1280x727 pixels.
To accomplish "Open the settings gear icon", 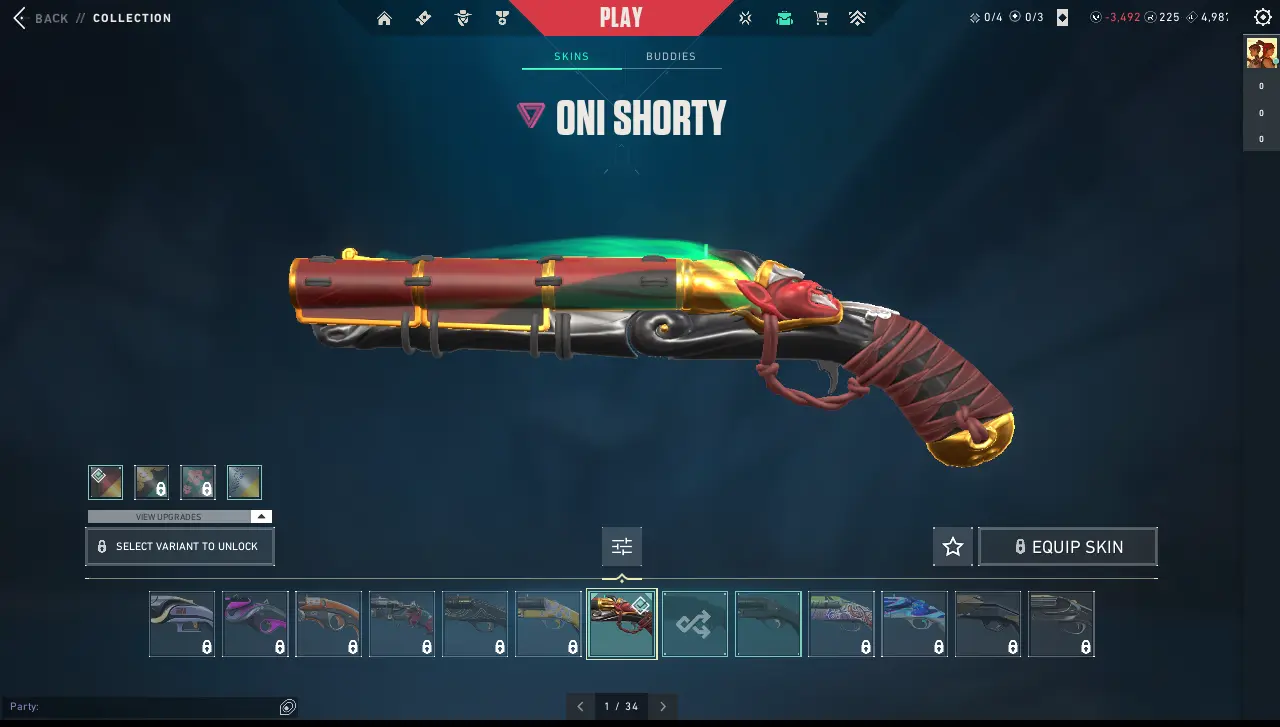I will coord(1262,18).
